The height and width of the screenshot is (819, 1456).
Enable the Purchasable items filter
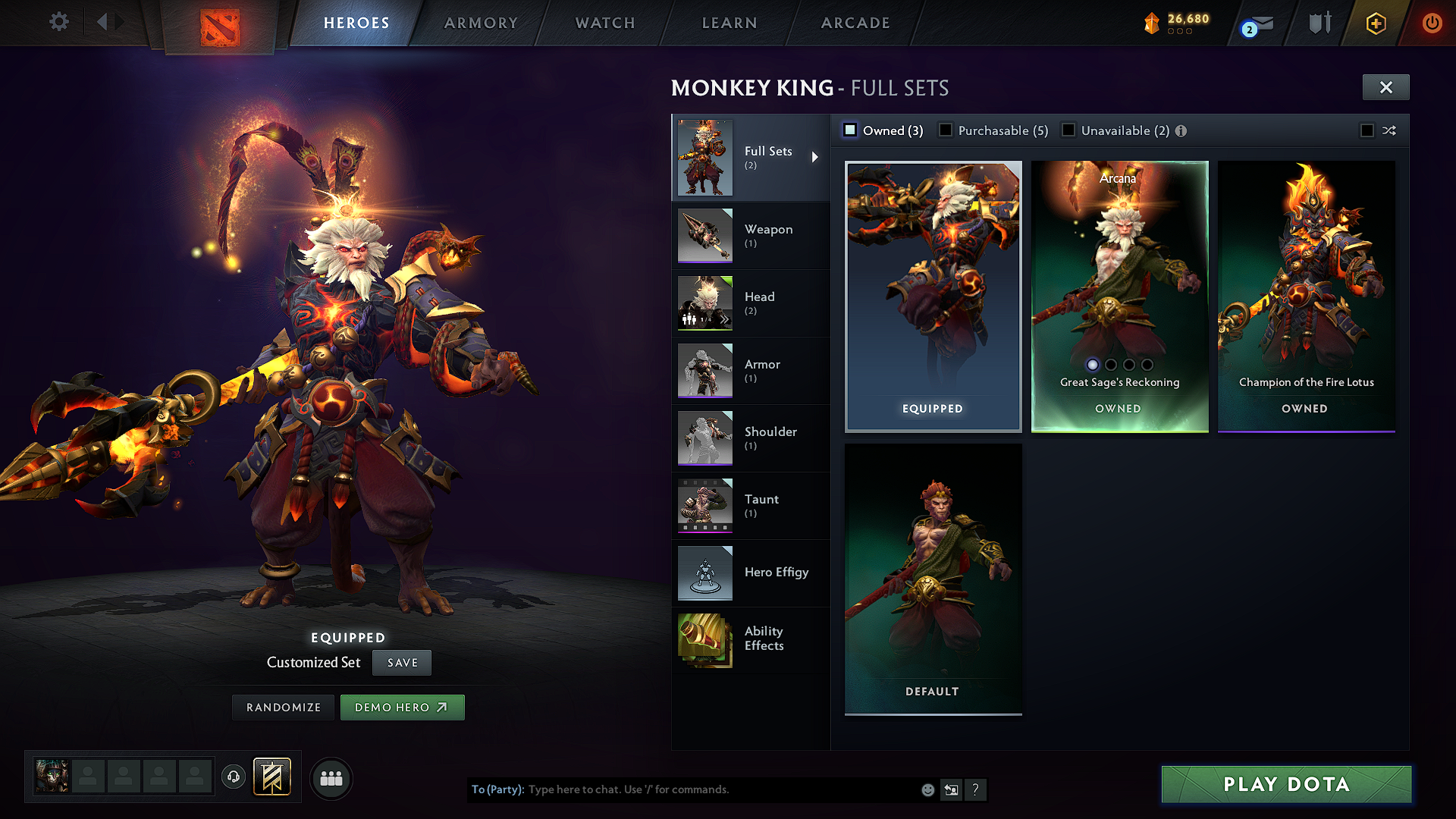(946, 130)
